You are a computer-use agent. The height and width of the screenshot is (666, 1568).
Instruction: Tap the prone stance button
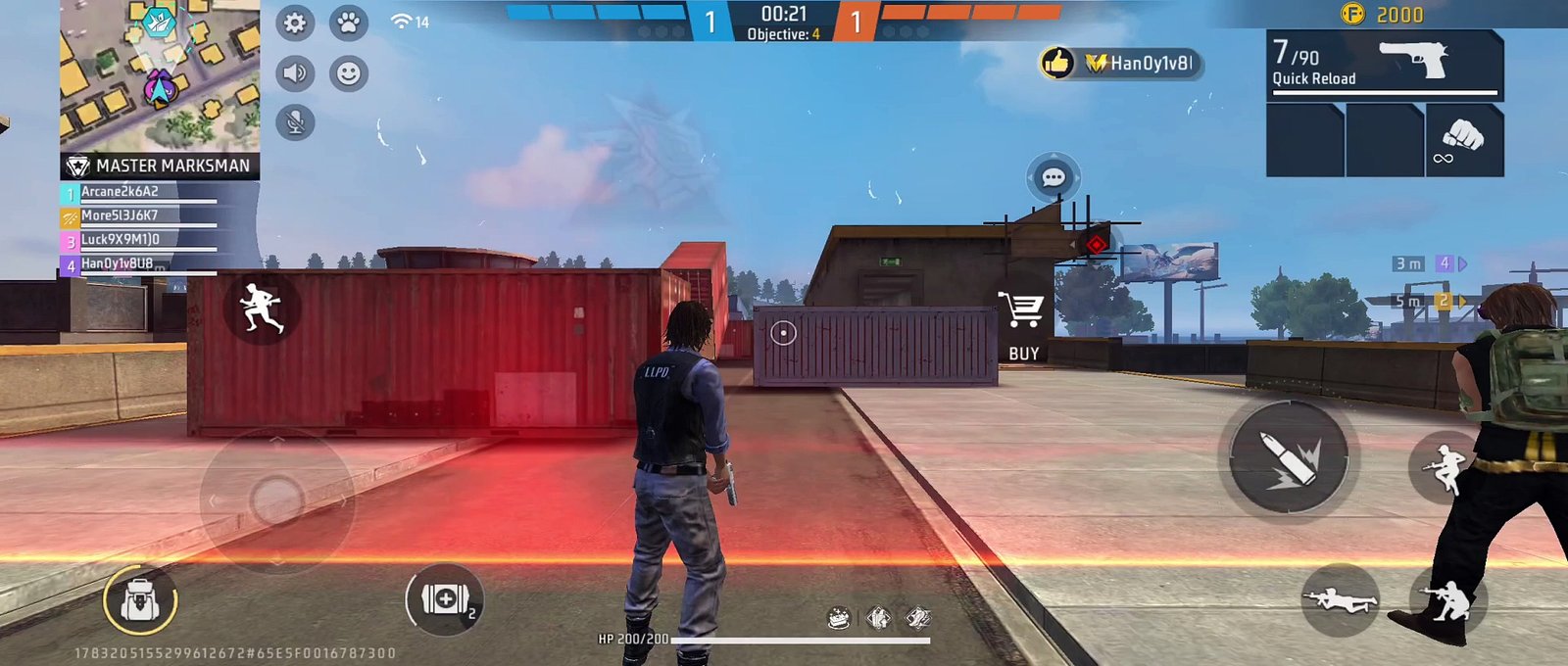point(1340,600)
